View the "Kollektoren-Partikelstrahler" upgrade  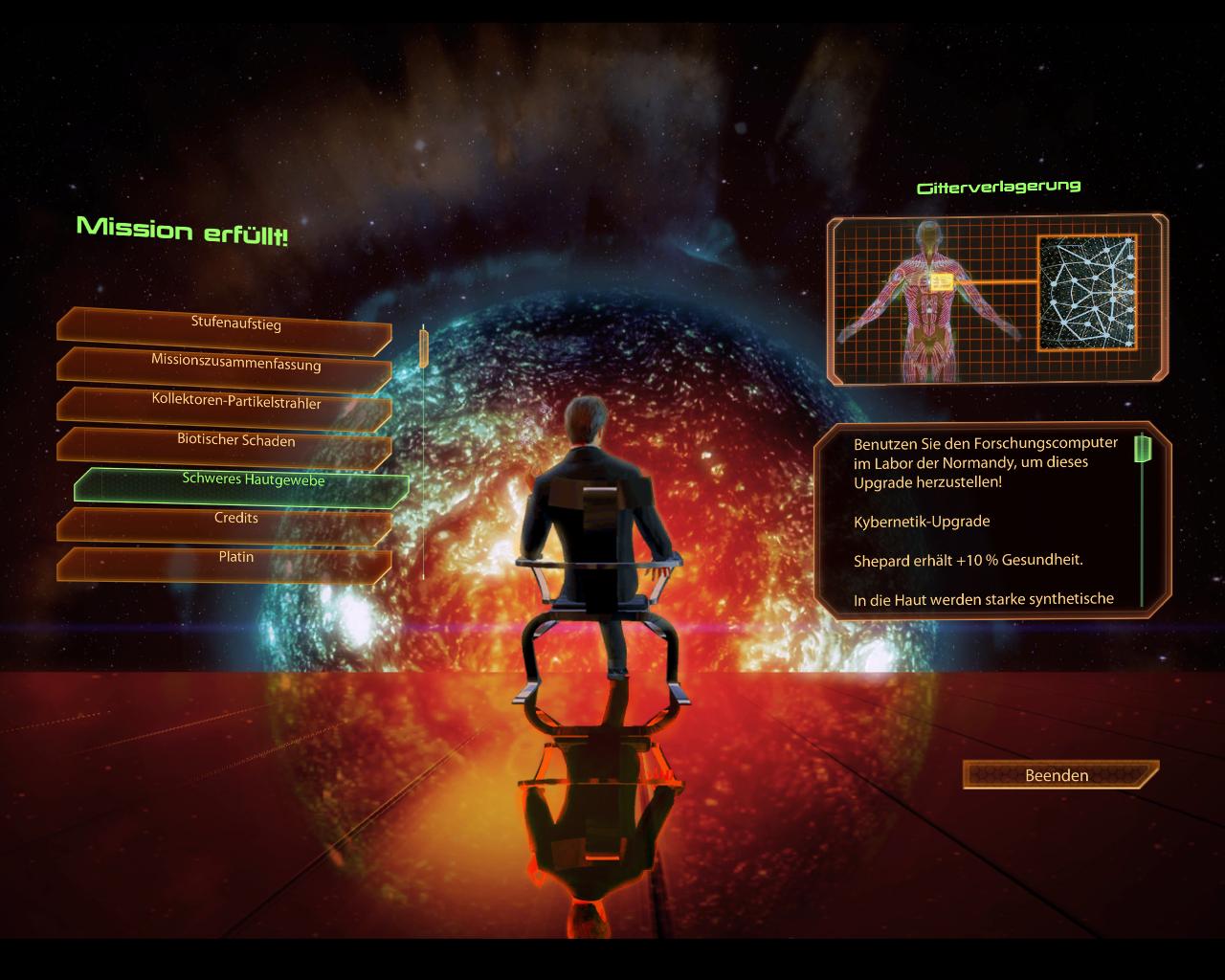click(235, 401)
